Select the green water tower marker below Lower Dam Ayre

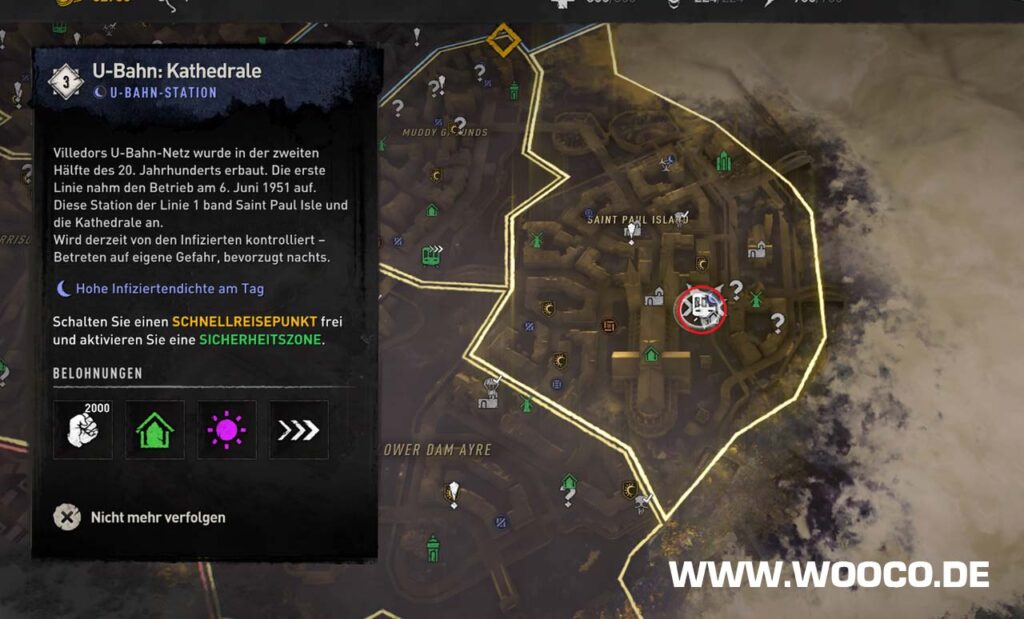point(433,547)
